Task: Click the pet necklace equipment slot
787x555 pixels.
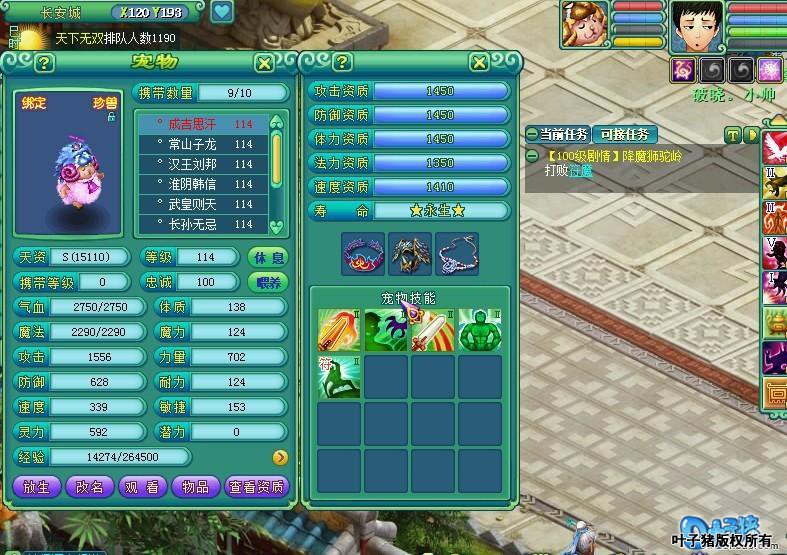Action: click(x=456, y=253)
